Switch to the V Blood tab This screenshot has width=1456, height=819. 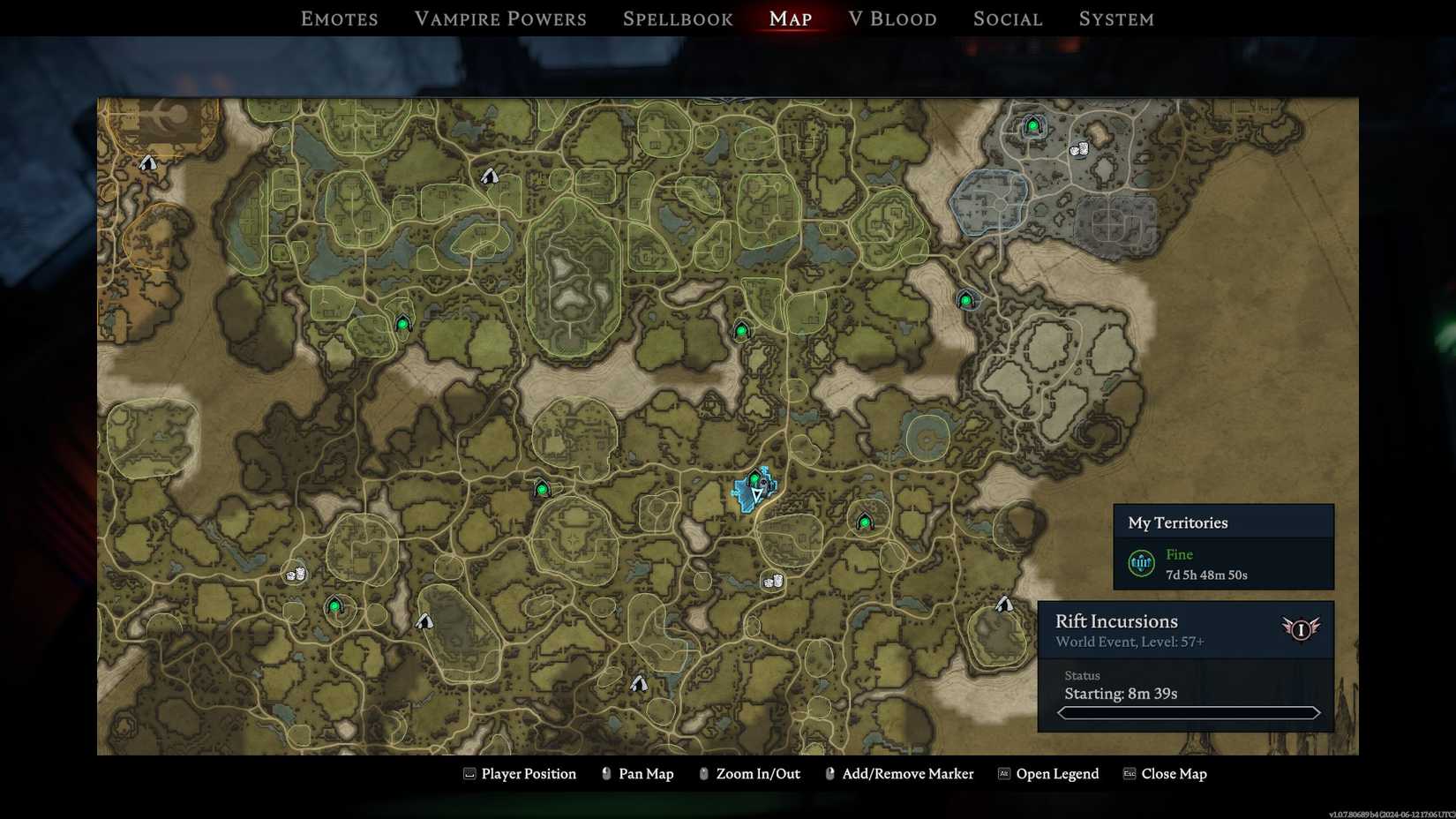(x=892, y=18)
